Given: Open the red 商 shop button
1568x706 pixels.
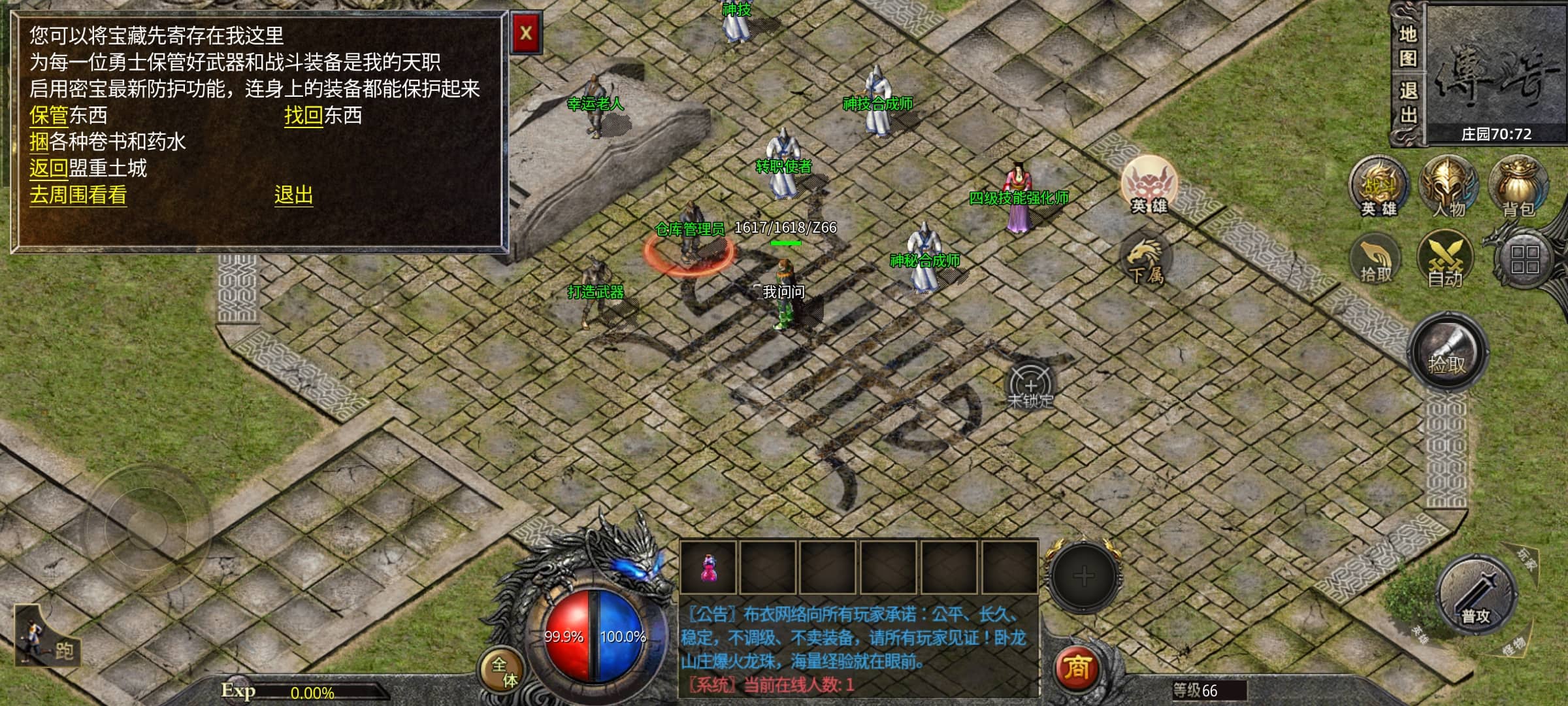Looking at the screenshot, I should click(1076, 667).
